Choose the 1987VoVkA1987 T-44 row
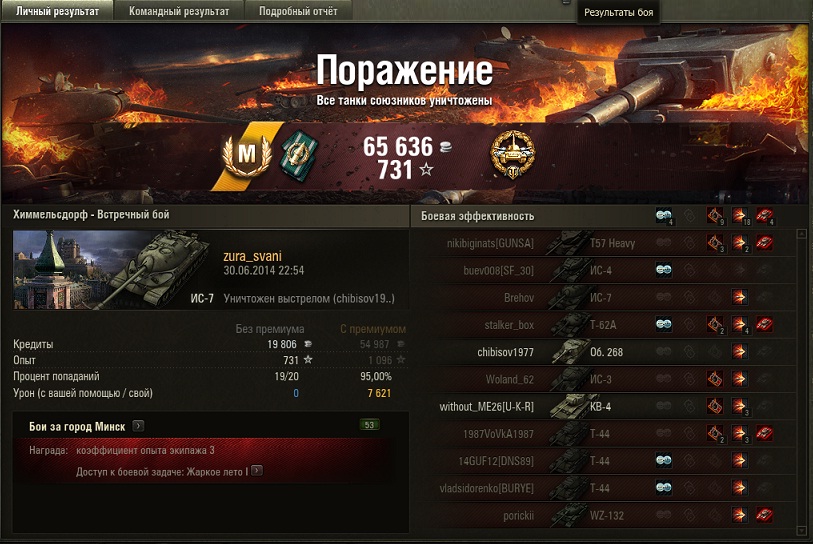 [x=600, y=433]
